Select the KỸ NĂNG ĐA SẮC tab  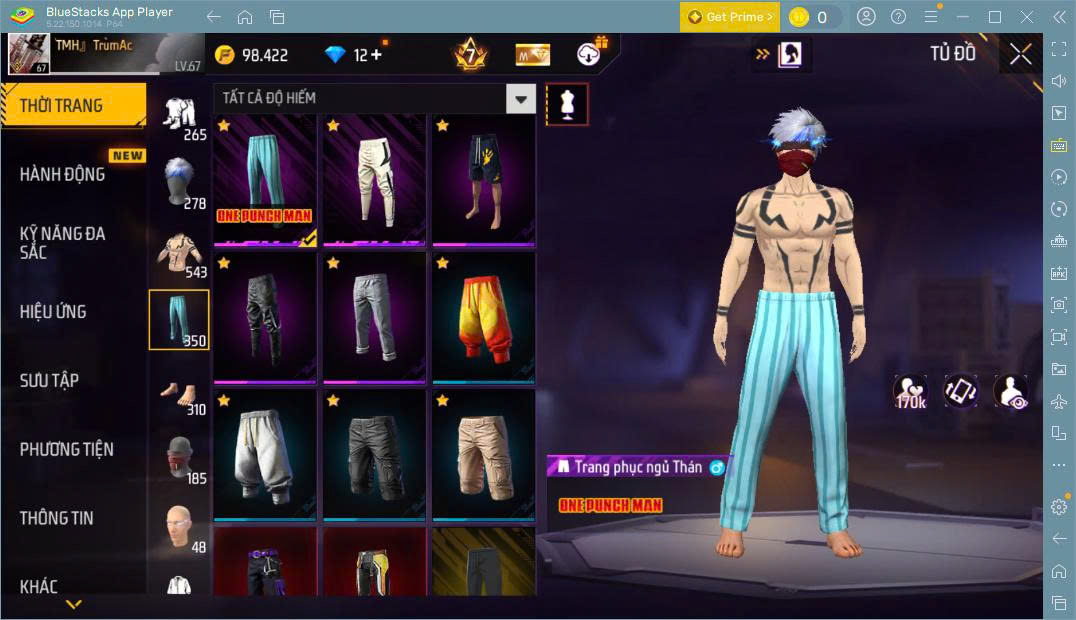[62, 242]
